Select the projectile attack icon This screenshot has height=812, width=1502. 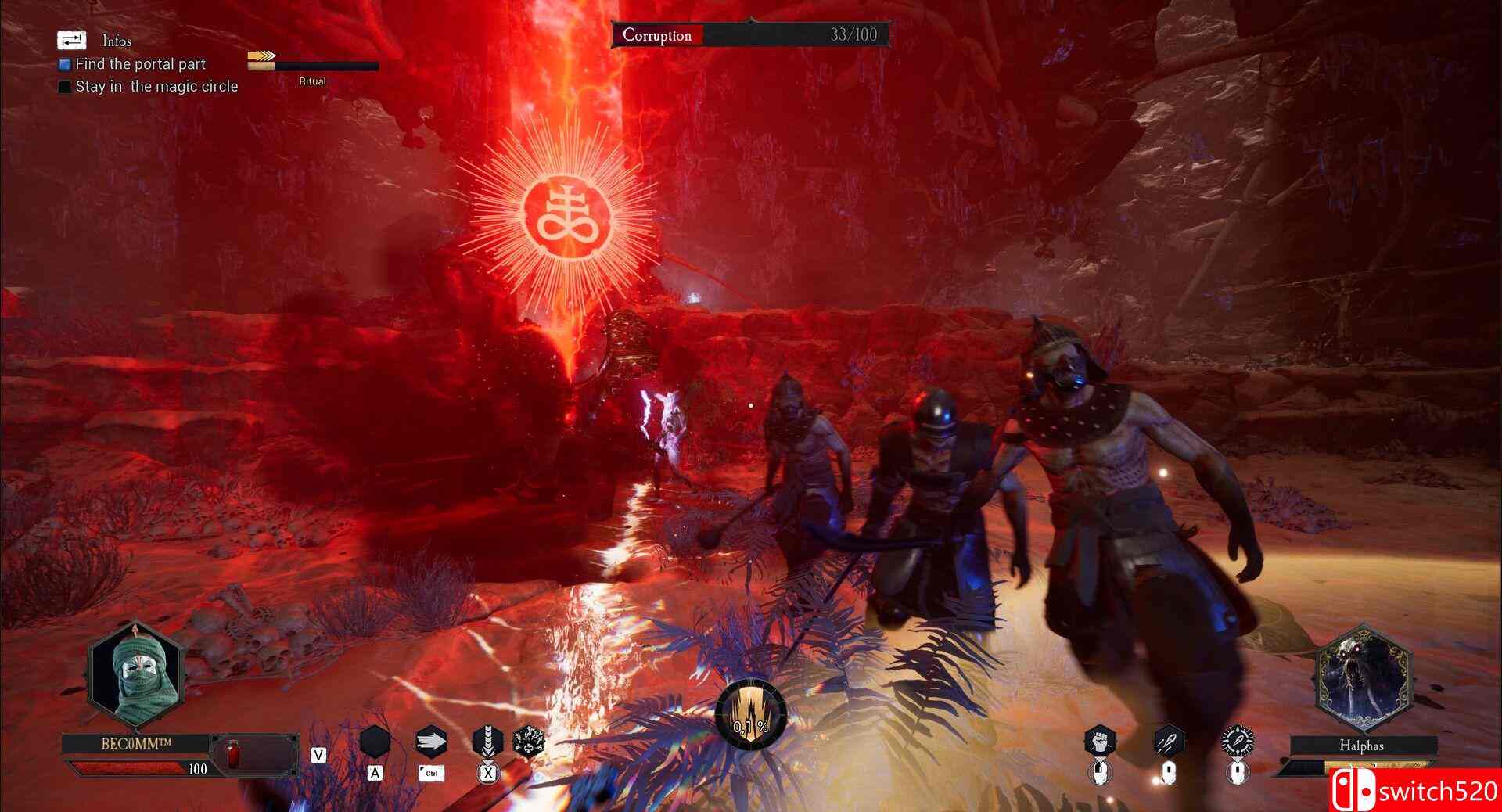pos(1168,742)
